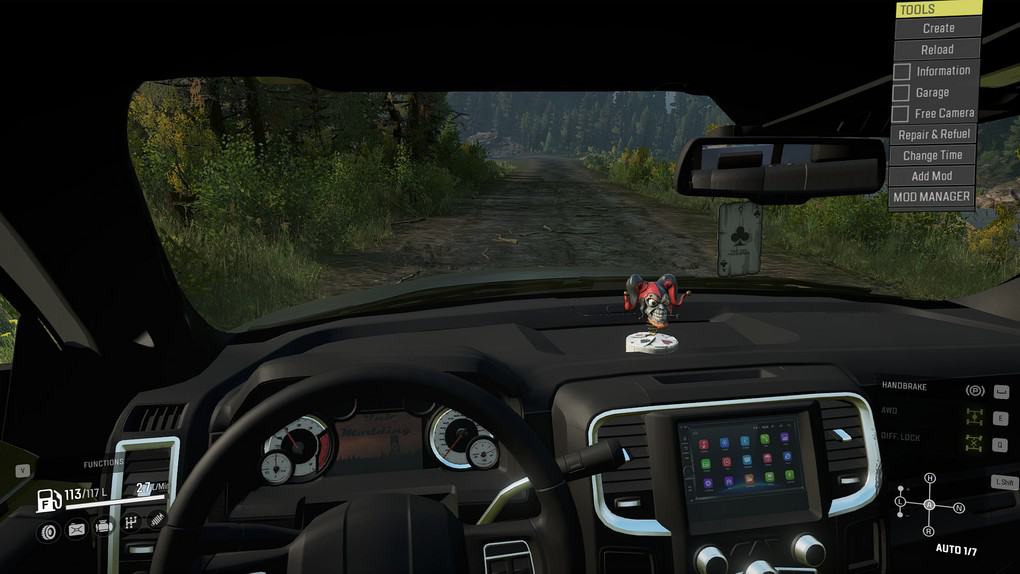Select the Change Time option
Image resolution: width=1020 pixels, height=574 pixels.
(x=932, y=155)
